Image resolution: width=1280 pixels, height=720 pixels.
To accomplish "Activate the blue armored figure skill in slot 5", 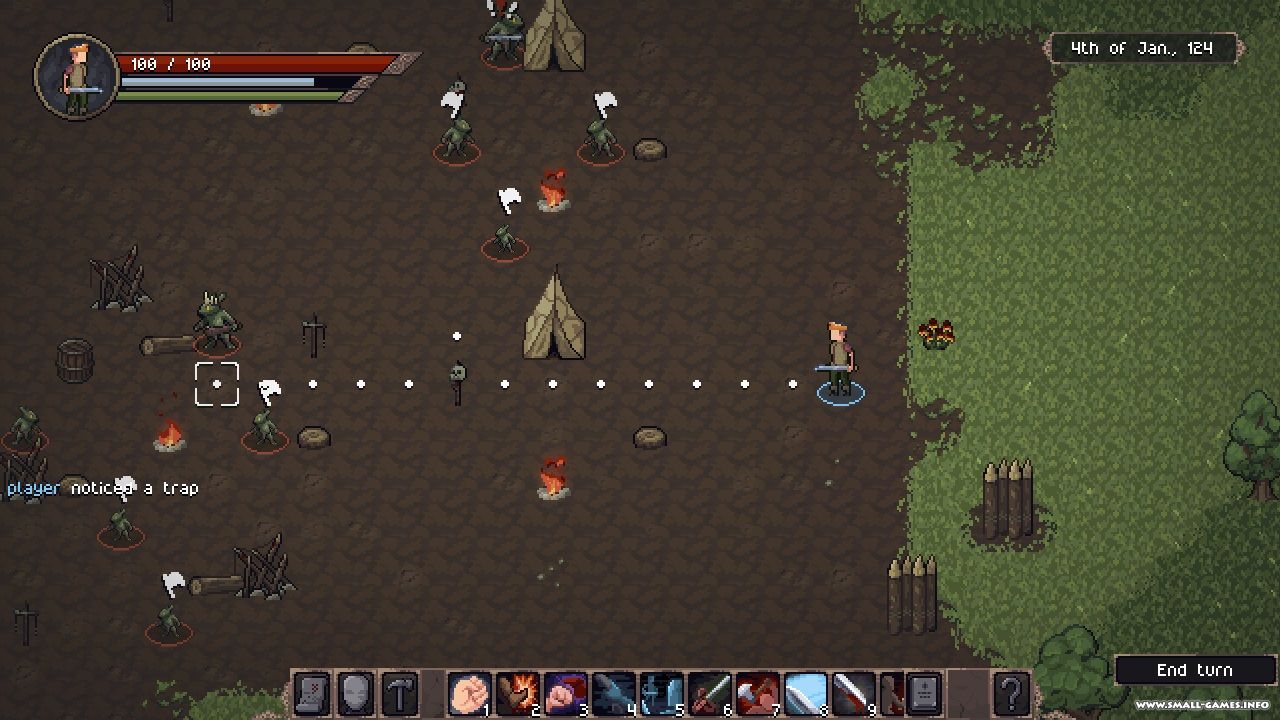I will pos(660,693).
